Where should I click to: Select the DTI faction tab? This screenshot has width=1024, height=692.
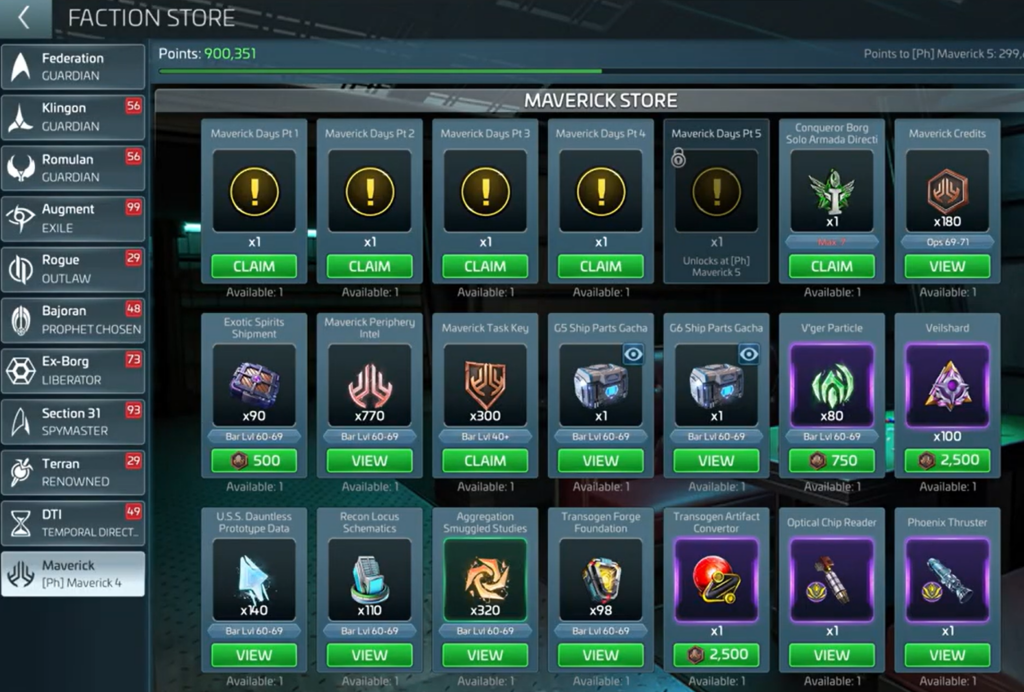click(73, 523)
